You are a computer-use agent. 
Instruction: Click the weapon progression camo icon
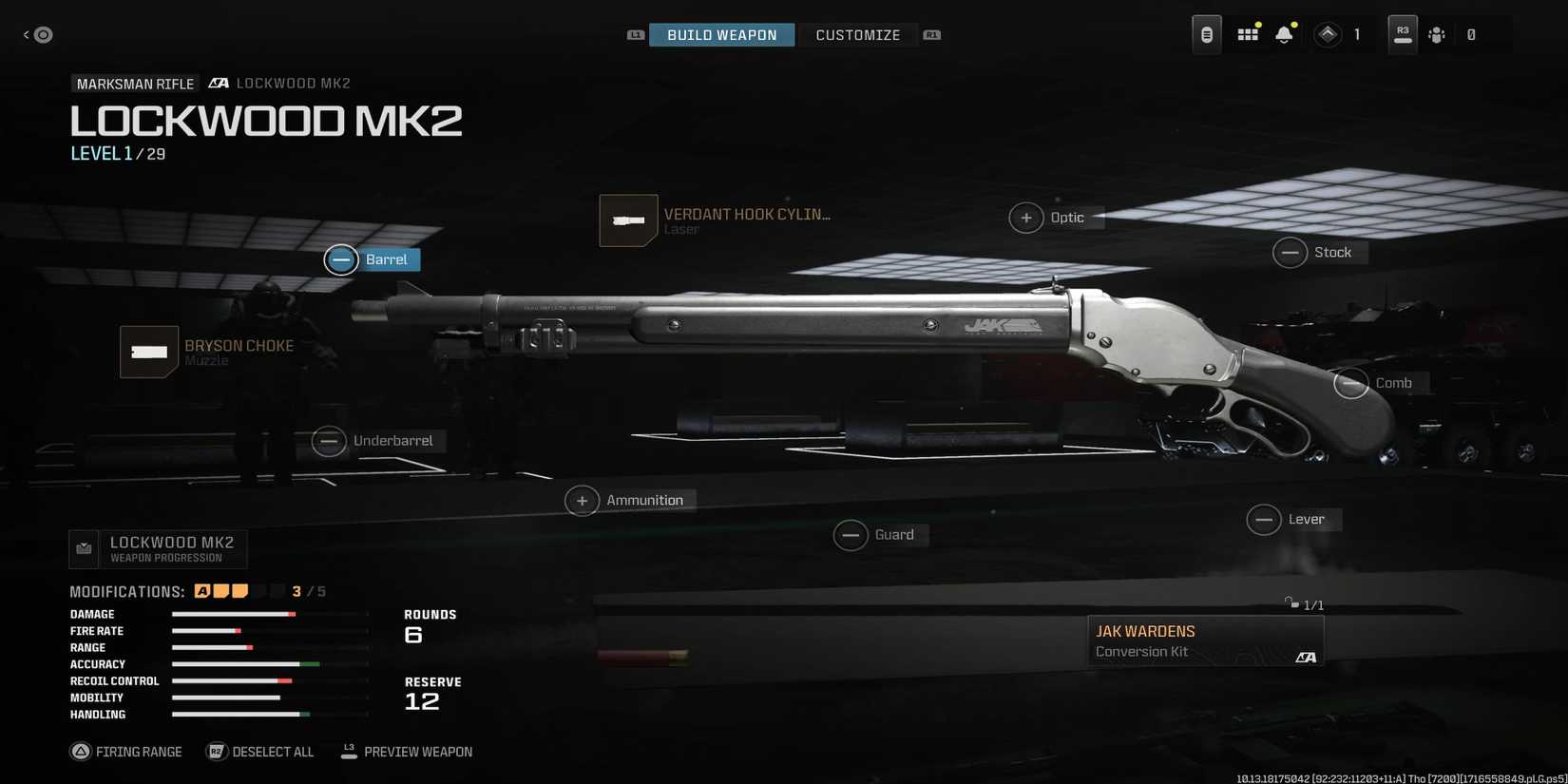(x=84, y=548)
